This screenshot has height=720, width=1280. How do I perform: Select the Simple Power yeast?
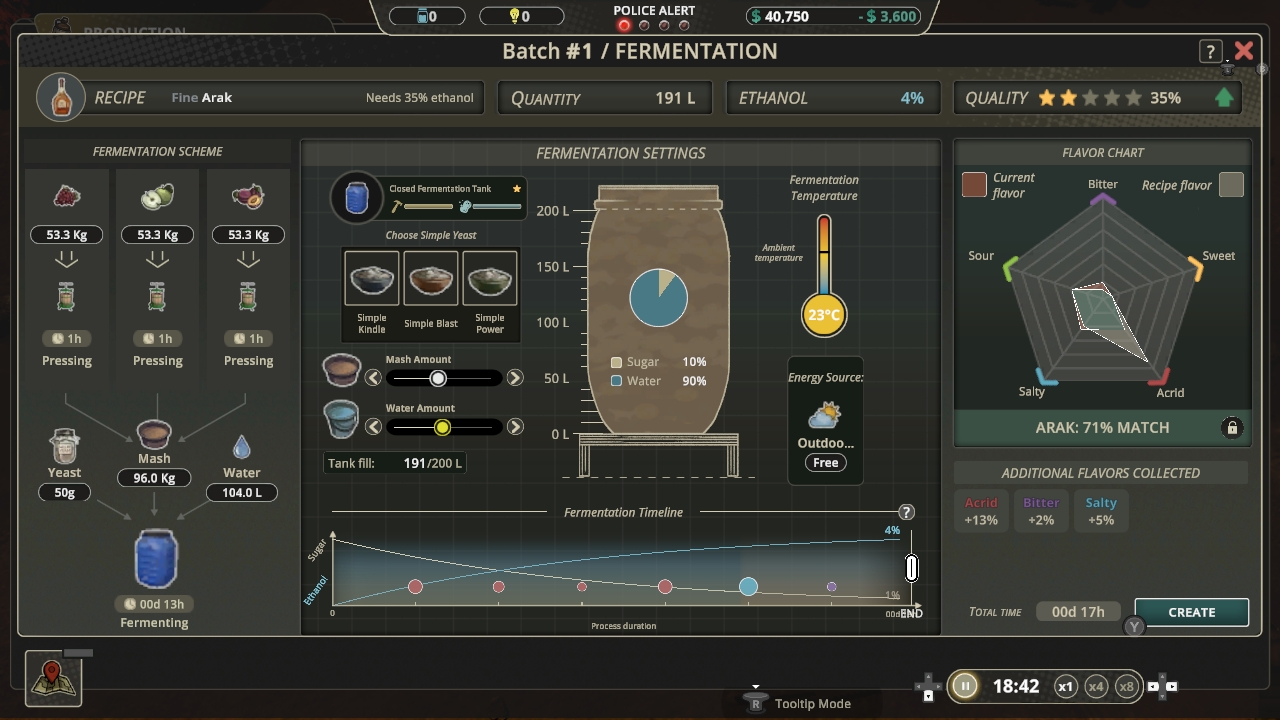point(490,279)
